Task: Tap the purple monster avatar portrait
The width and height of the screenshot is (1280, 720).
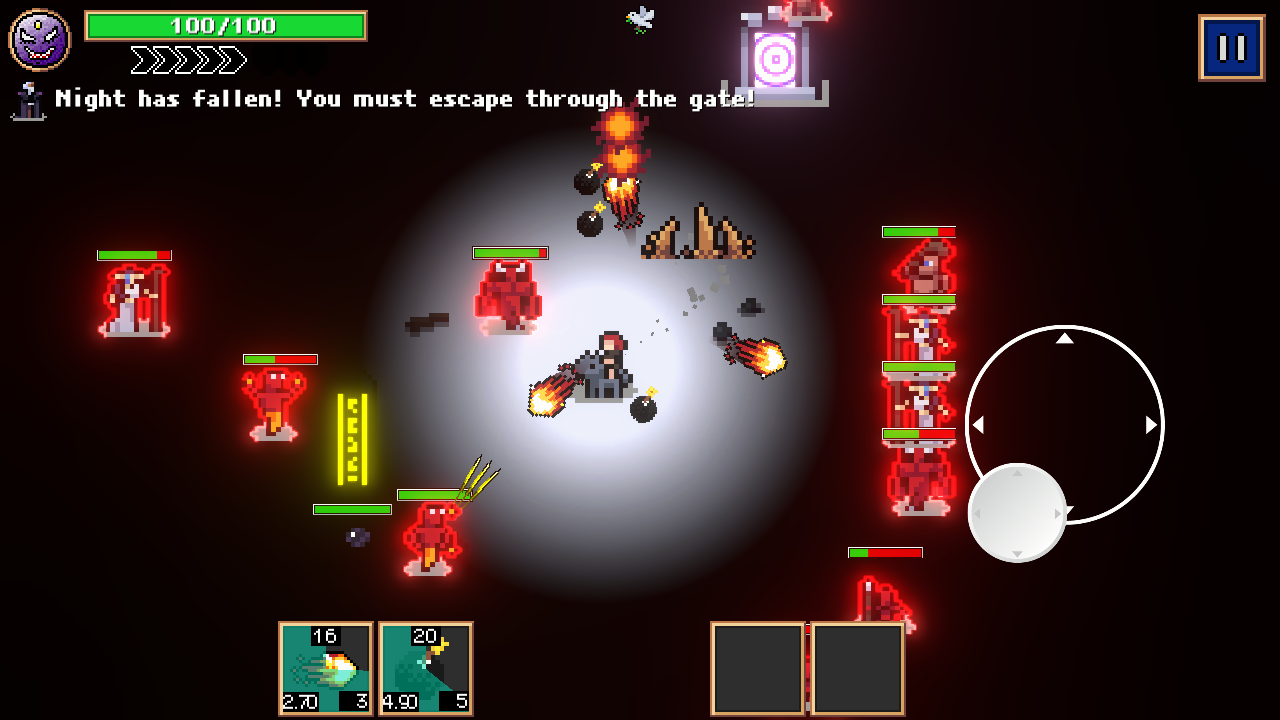Action: [x=37, y=38]
